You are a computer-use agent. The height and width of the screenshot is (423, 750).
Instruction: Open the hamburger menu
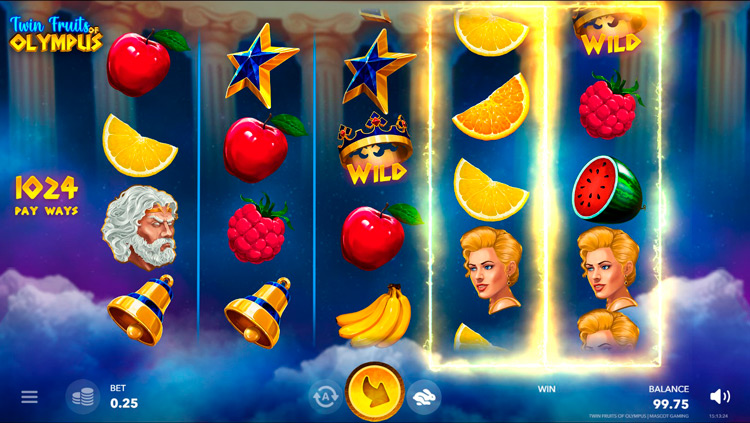point(29,397)
